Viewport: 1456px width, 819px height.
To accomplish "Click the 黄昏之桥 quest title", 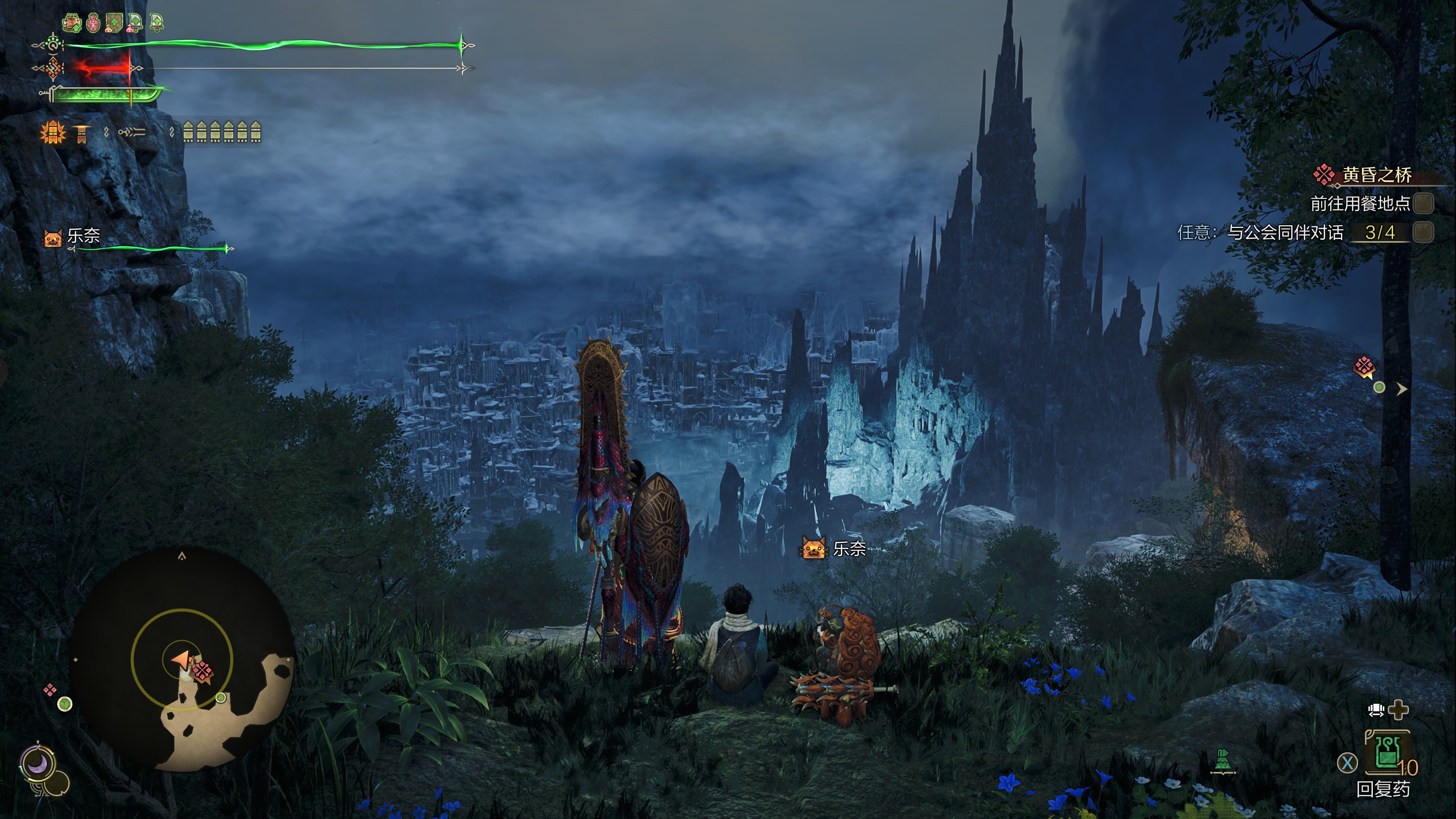I will (1376, 175).
